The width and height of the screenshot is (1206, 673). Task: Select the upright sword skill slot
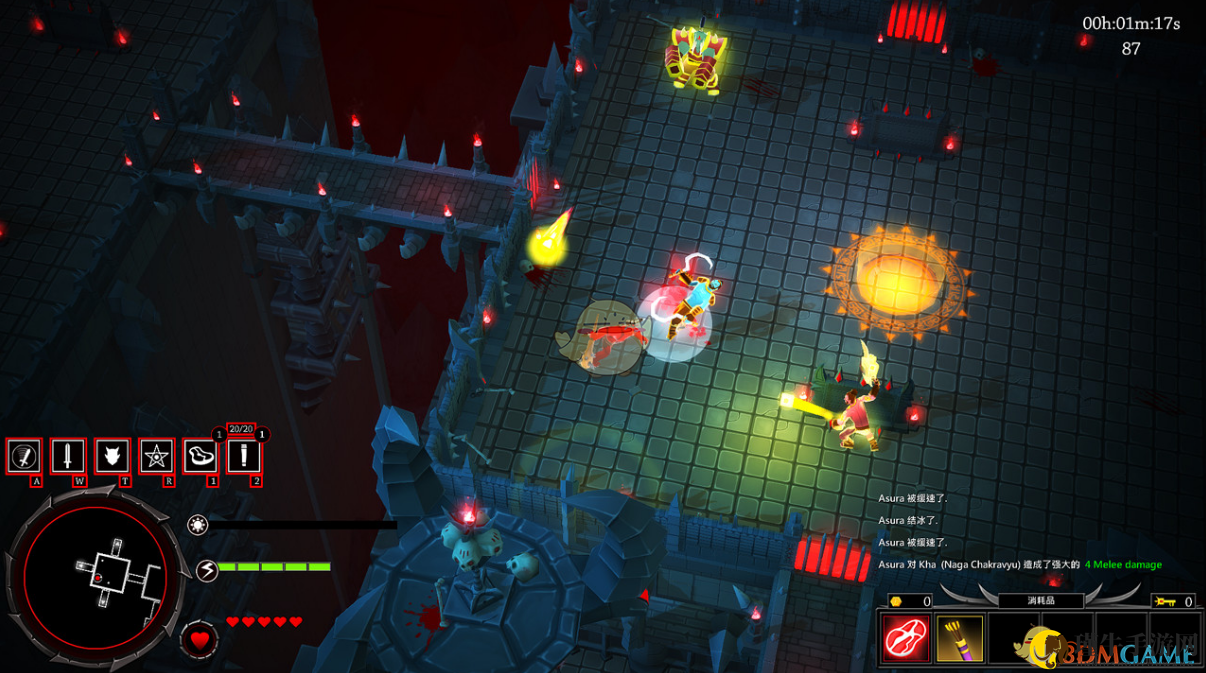pyautogui.click(x=68, y=456)
